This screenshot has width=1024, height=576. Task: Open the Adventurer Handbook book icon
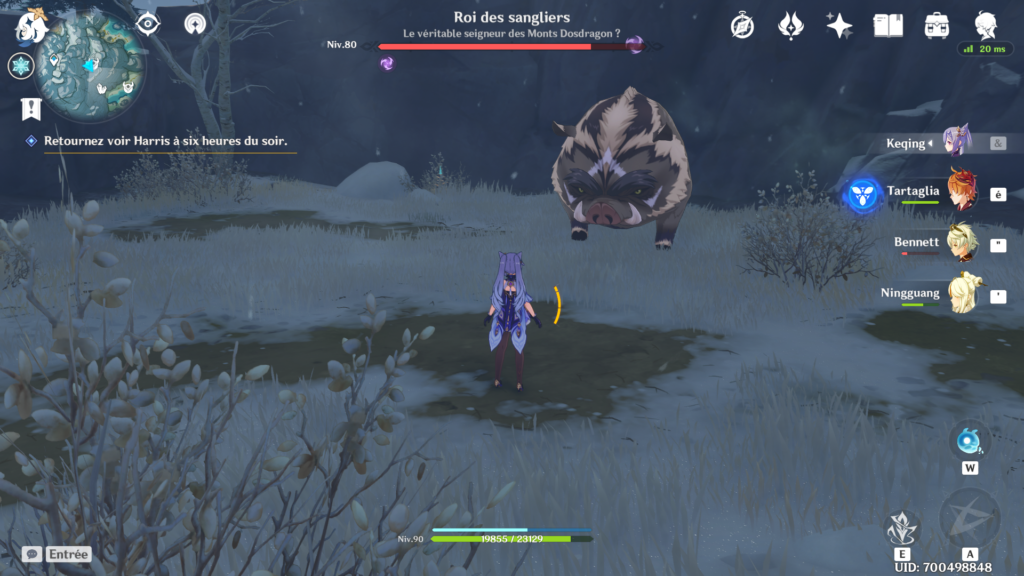click(x=888, y=26)
